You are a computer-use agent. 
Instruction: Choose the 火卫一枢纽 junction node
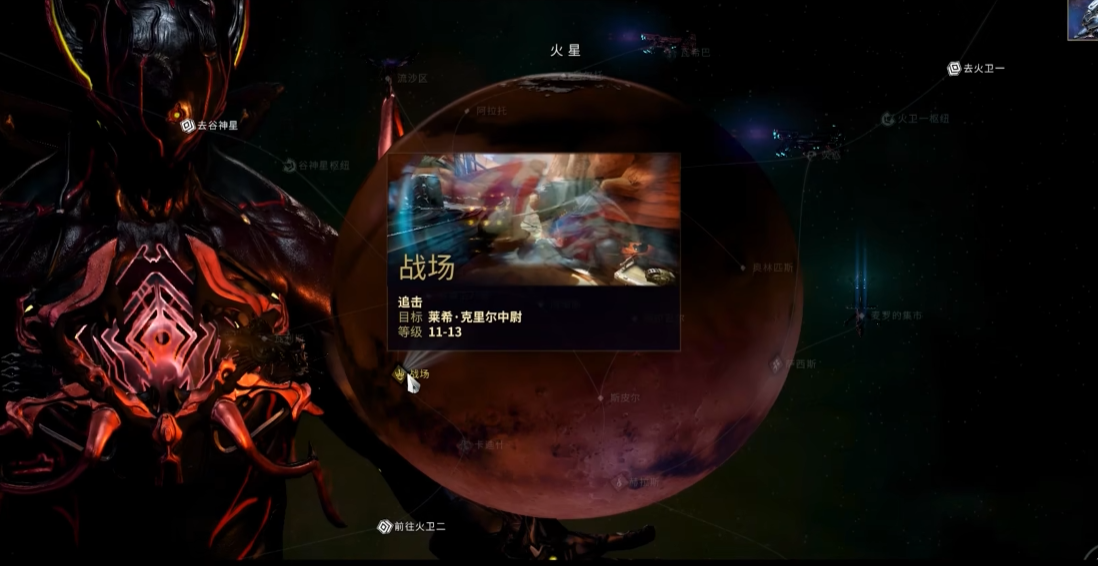pyautogui.click(x=887, y=119)
